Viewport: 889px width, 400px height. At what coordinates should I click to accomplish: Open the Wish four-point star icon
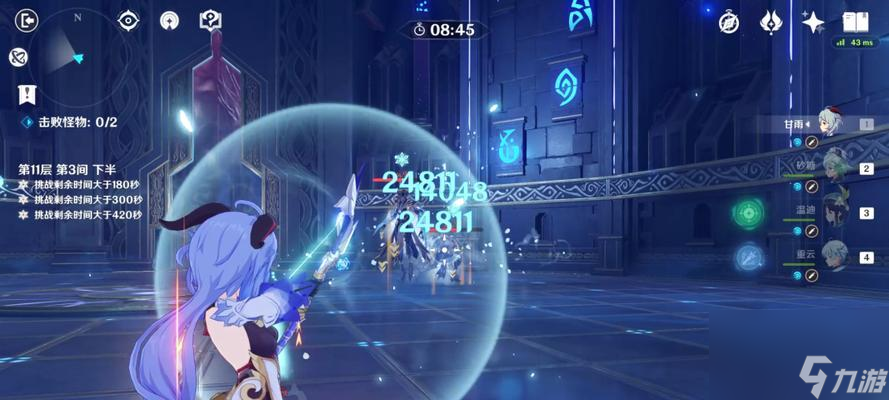pos(813,21)
